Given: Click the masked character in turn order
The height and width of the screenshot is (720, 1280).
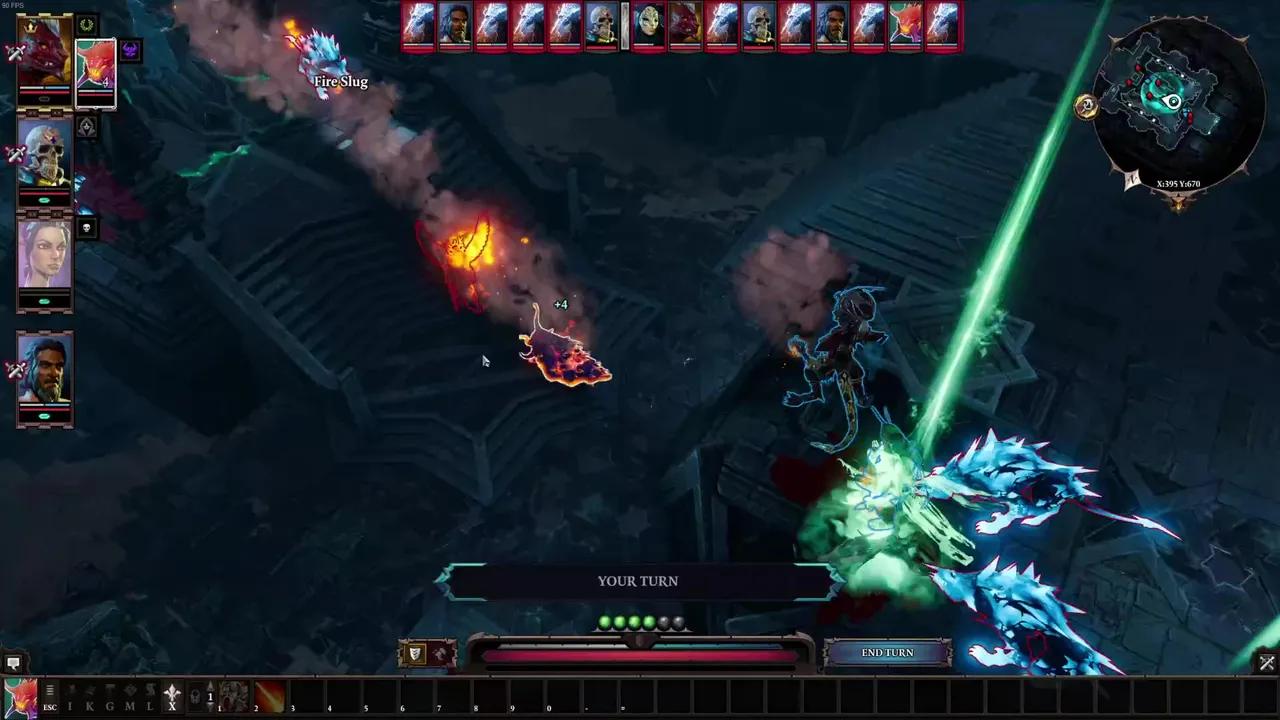Looking at the screenshot, I should coord(647,25).
